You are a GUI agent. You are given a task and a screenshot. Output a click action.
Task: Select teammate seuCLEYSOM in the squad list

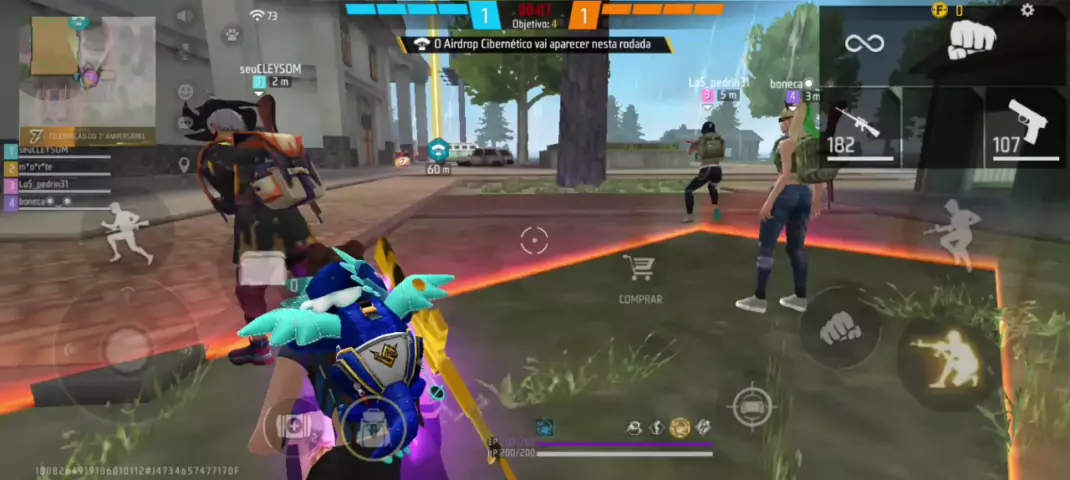point(60,152)
